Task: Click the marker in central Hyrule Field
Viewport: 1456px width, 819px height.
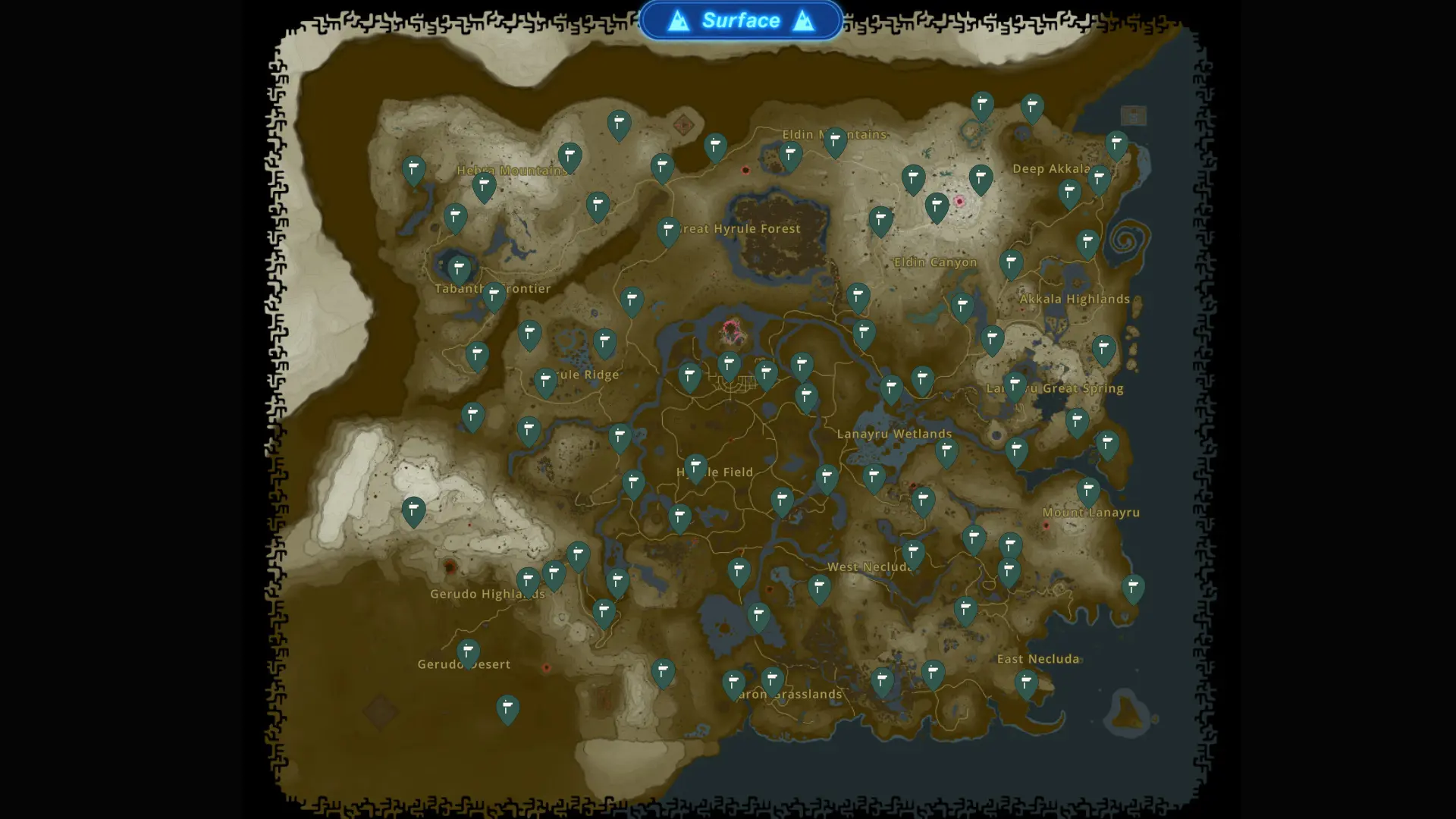Action: click(x=695, y=466)
